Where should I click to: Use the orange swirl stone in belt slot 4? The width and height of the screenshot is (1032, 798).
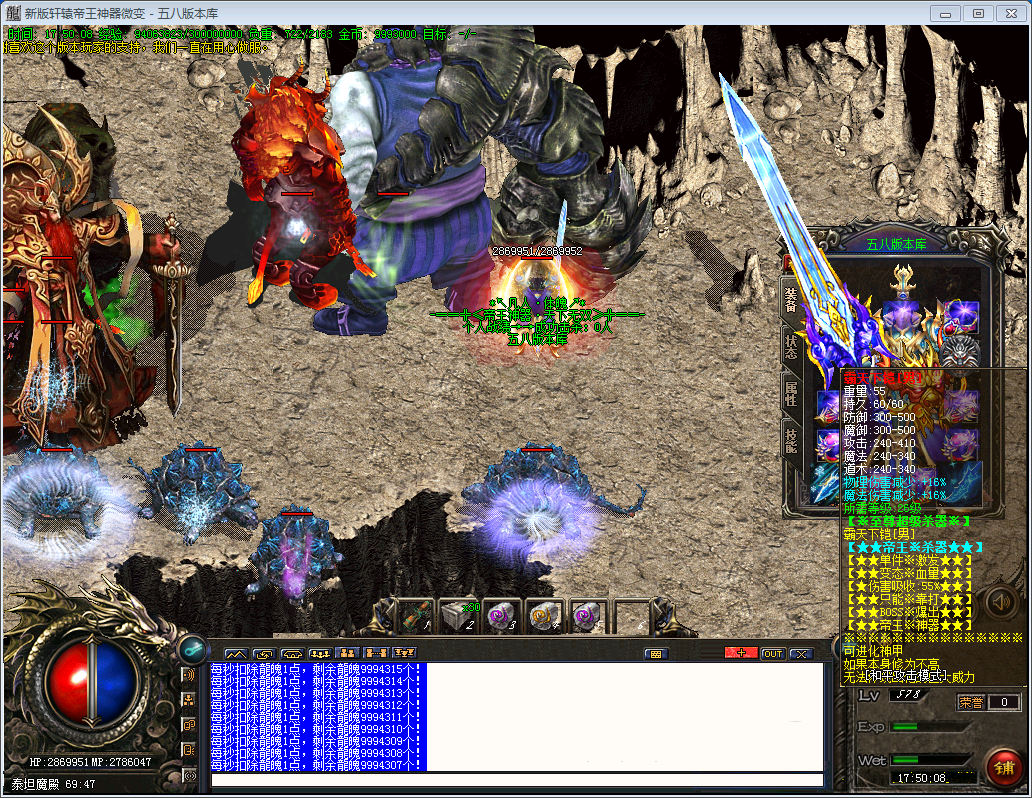point(544,616)
